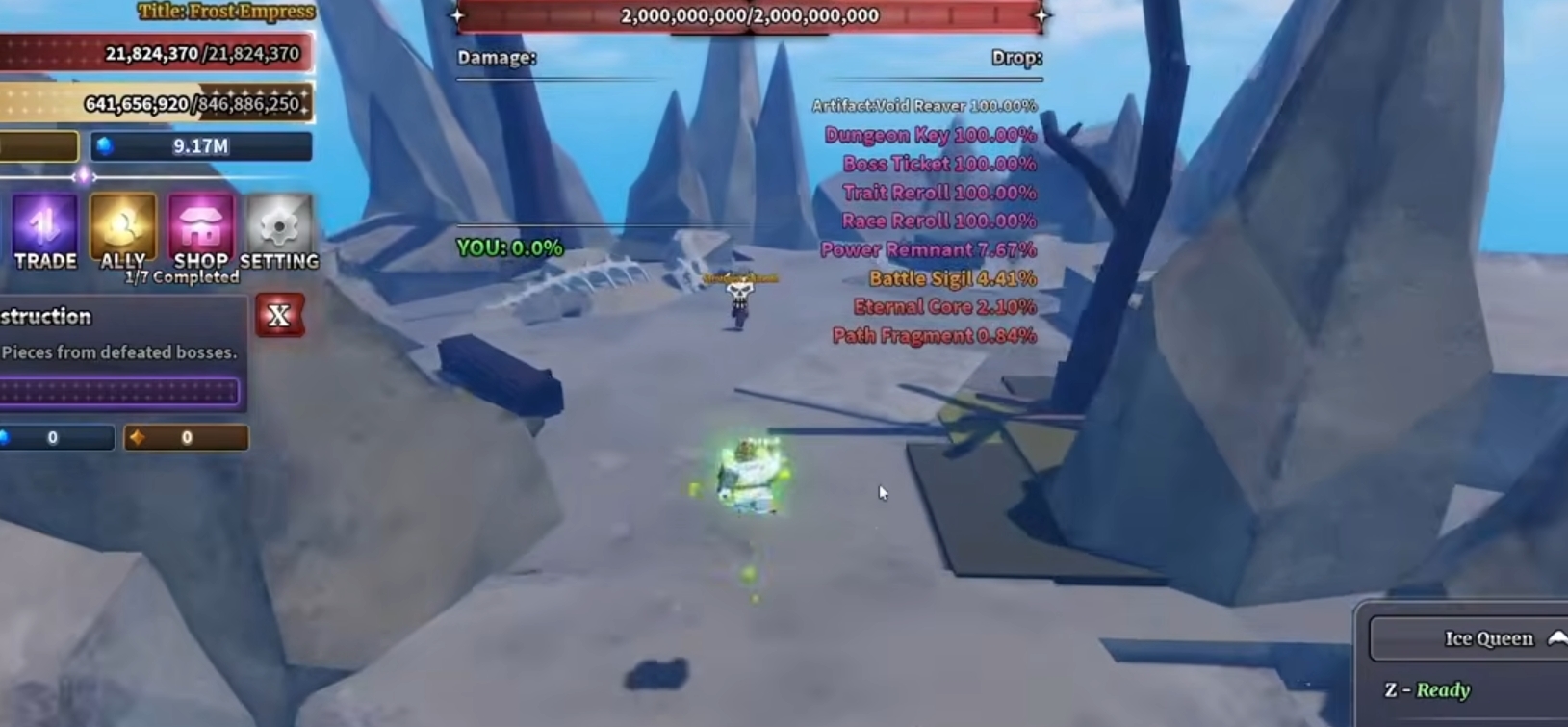Expand the Damage leaderboard section
Viewport: 1568px width, 727px height.
[495, 58]
